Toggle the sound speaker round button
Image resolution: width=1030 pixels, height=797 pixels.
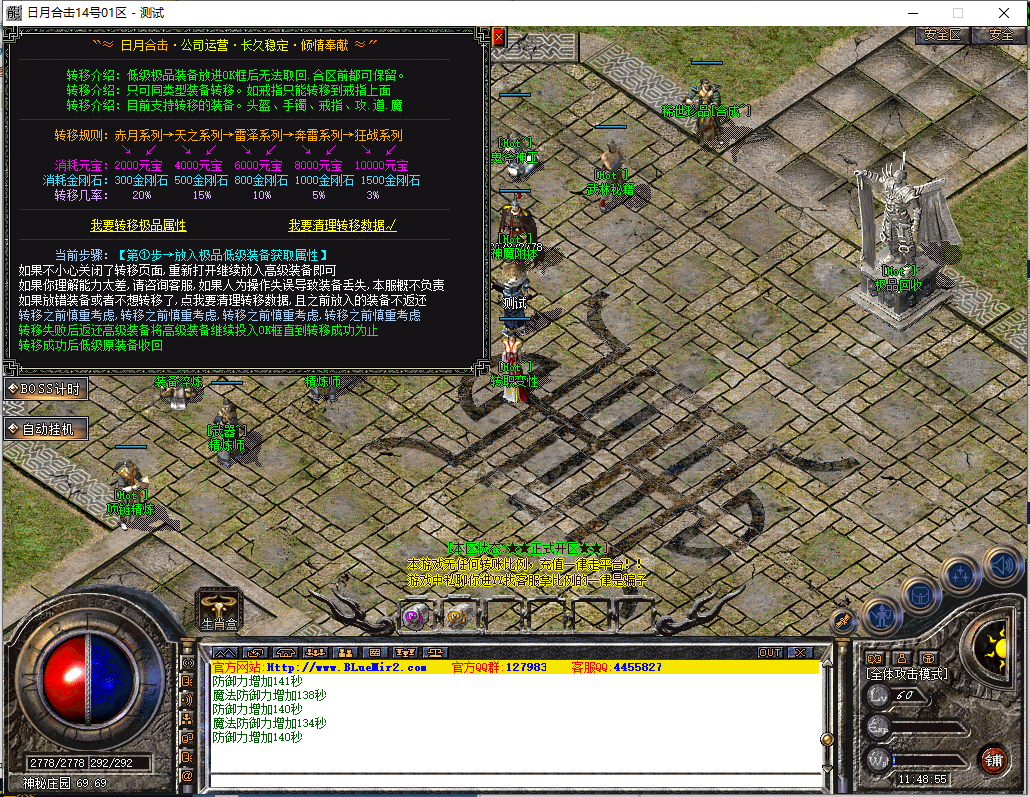[1001, 566]
